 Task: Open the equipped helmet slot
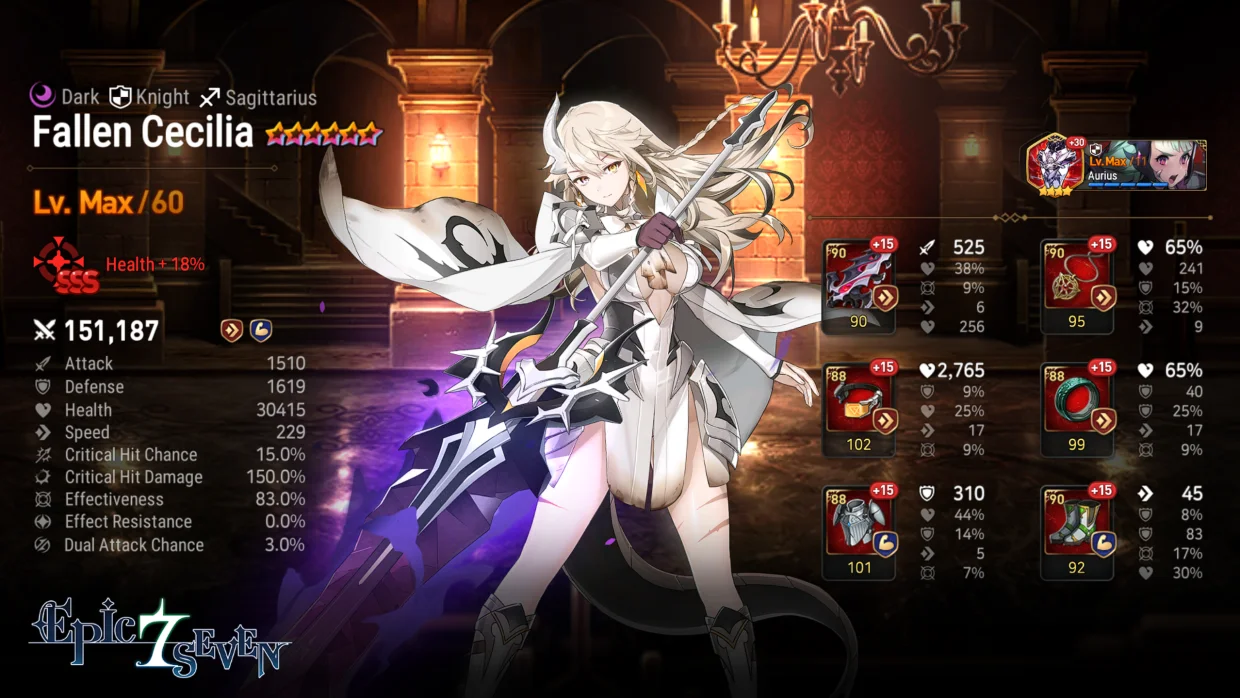859,409
